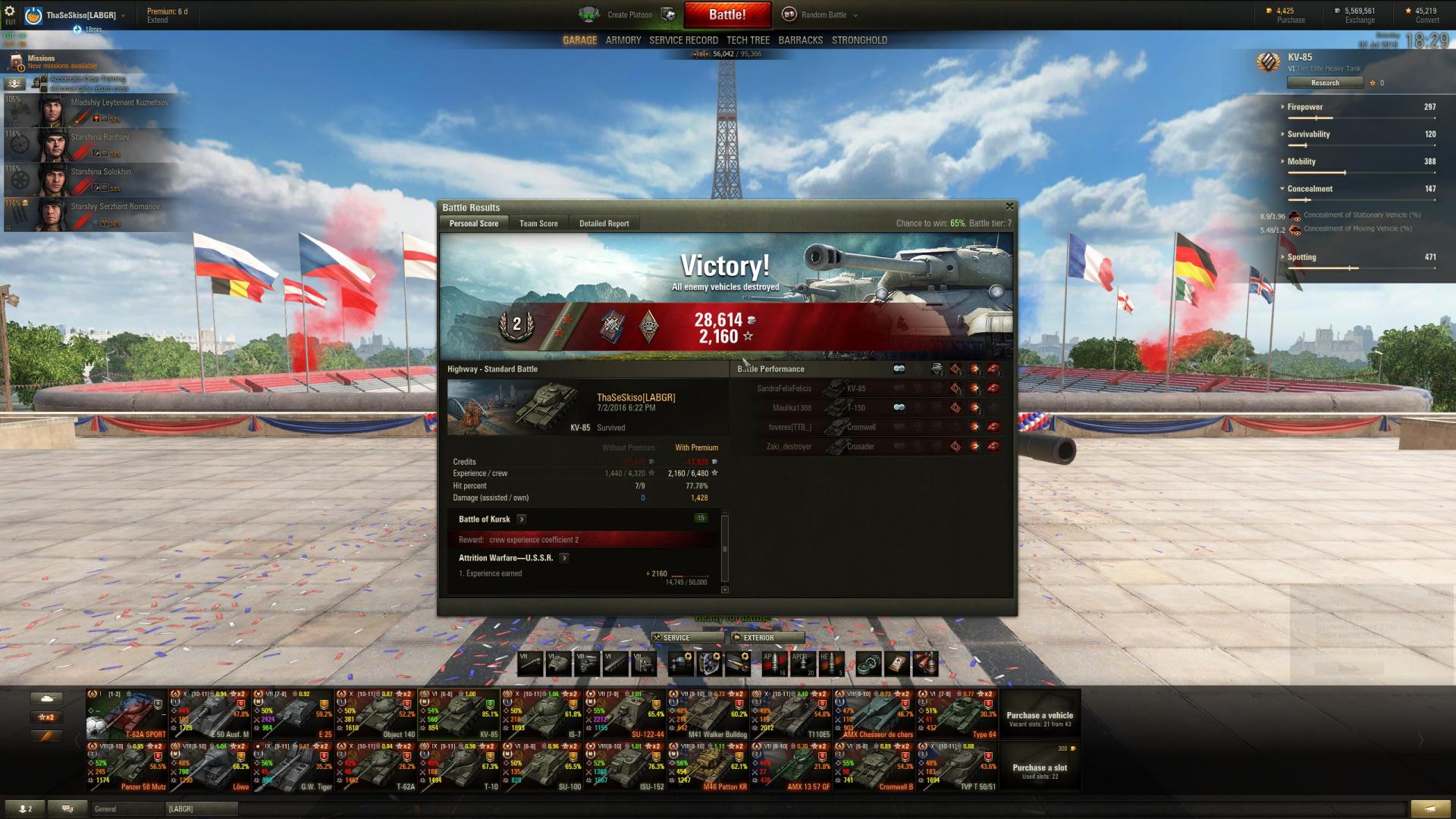This screenshot has height=819, width=1456.
Task: Open the Stronghold section
Action: (859, 40)
